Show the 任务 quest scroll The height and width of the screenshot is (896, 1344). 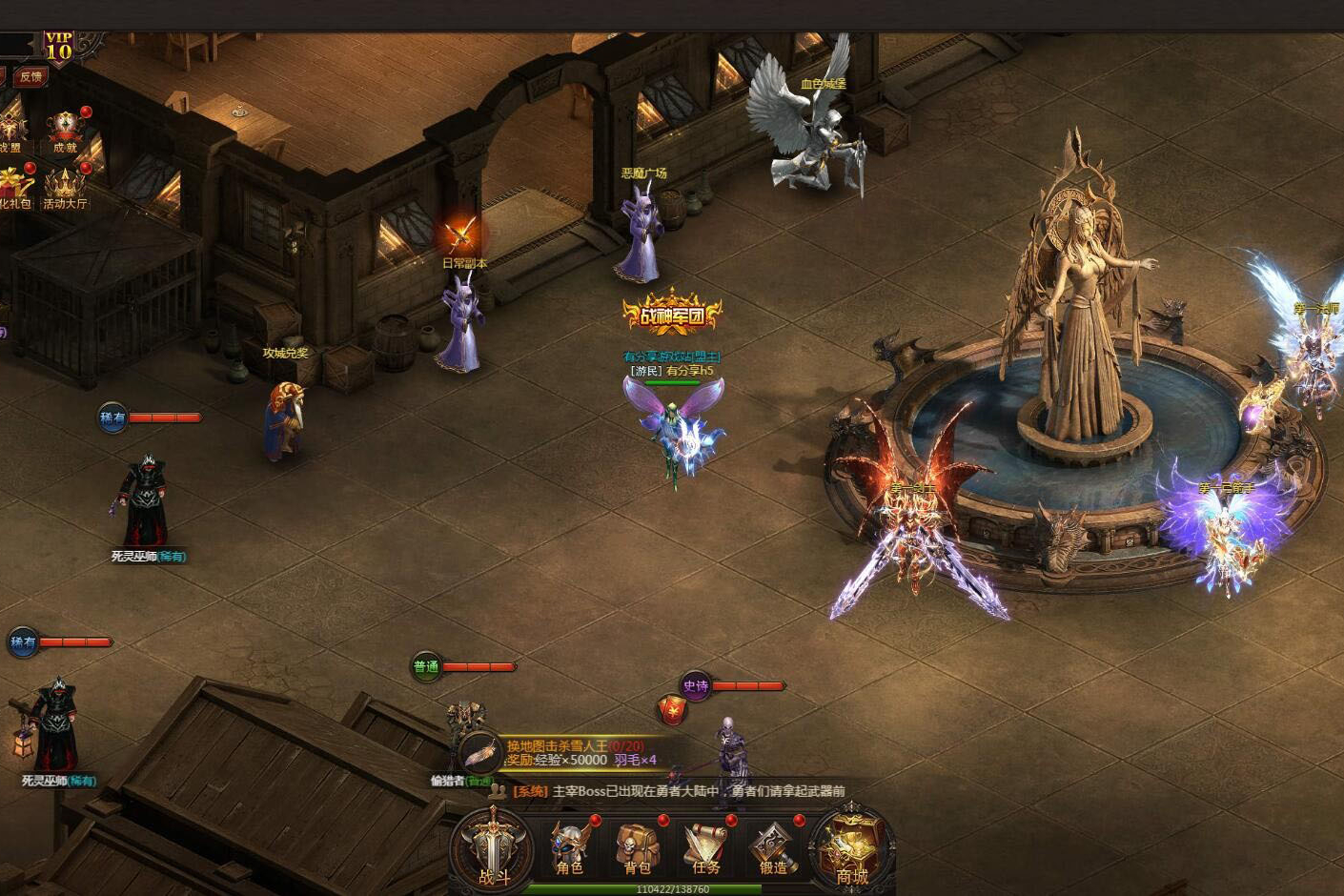[705, 847]
